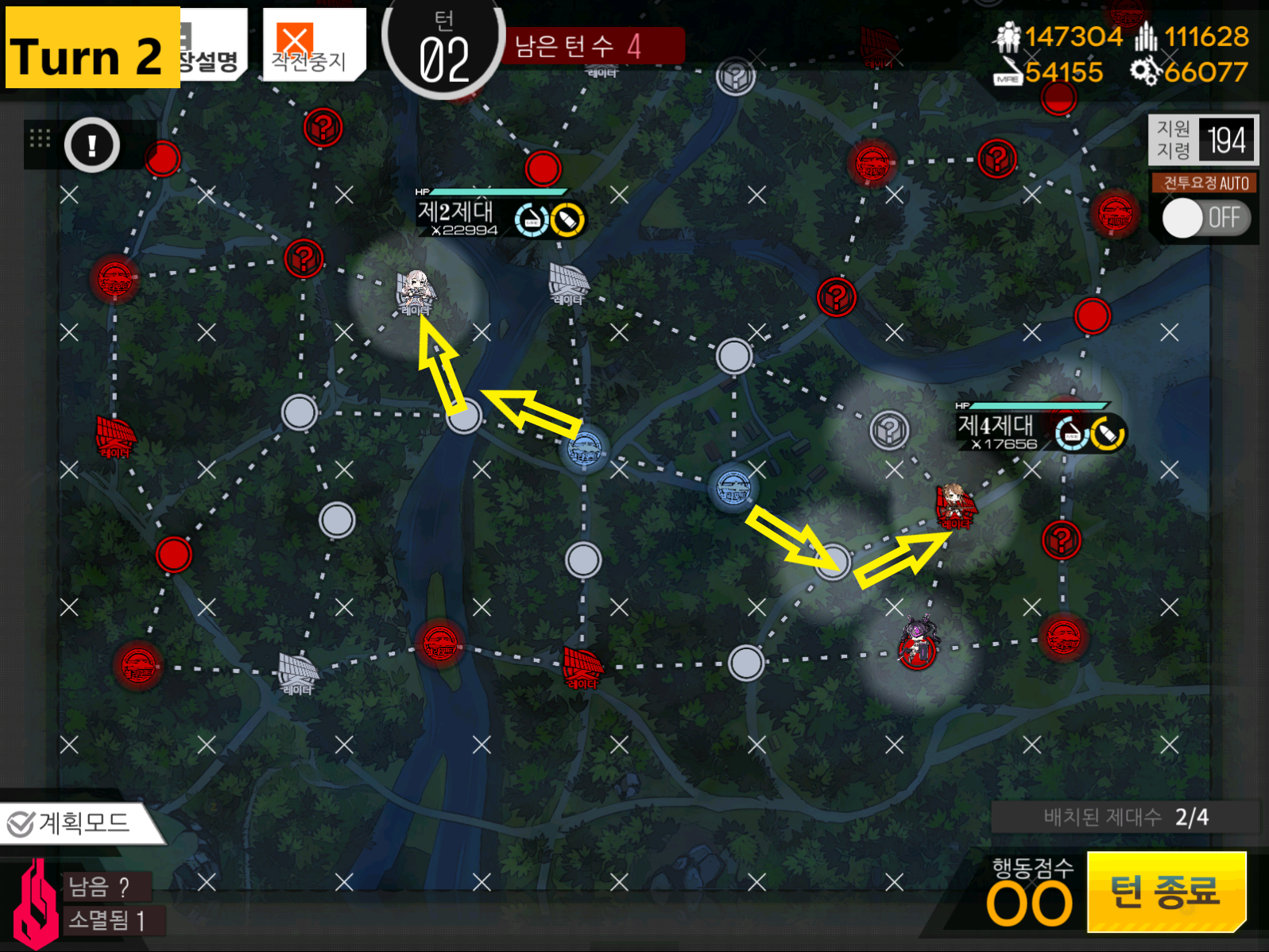Click the 작전중지 abort operation button
The image size is (1269, 952).
coord(311,44)
